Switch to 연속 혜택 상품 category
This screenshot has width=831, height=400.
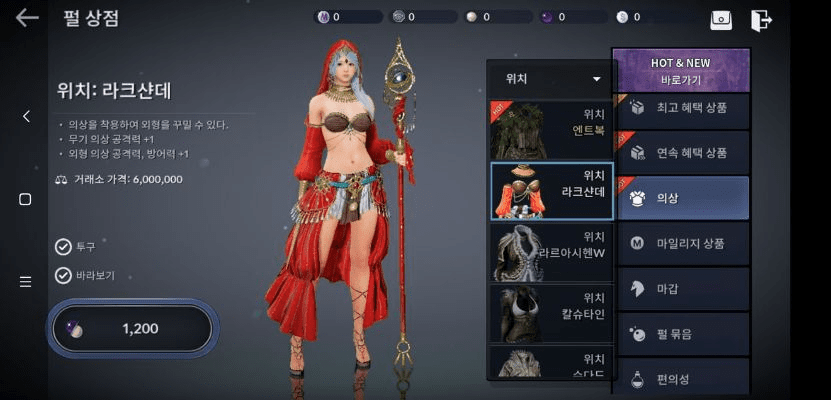coord(681,153)
